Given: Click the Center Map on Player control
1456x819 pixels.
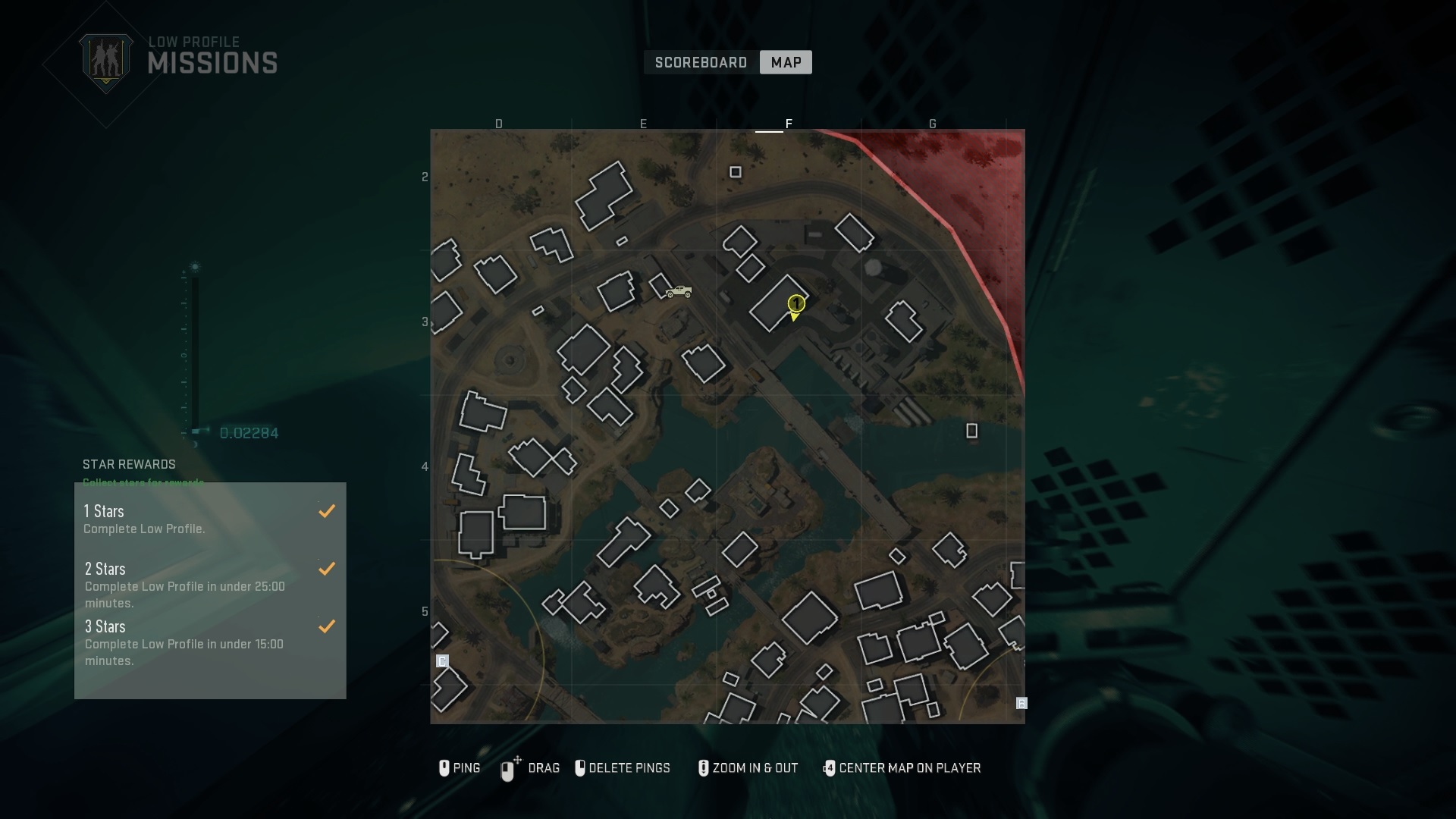Looking at the screenshot, I should coord(830,768).
